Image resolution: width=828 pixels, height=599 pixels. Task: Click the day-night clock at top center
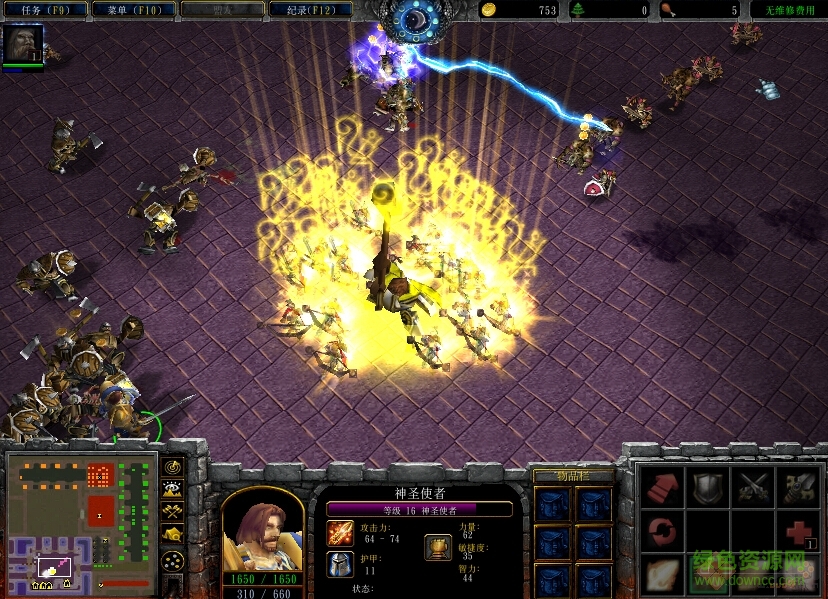(413, 20)
